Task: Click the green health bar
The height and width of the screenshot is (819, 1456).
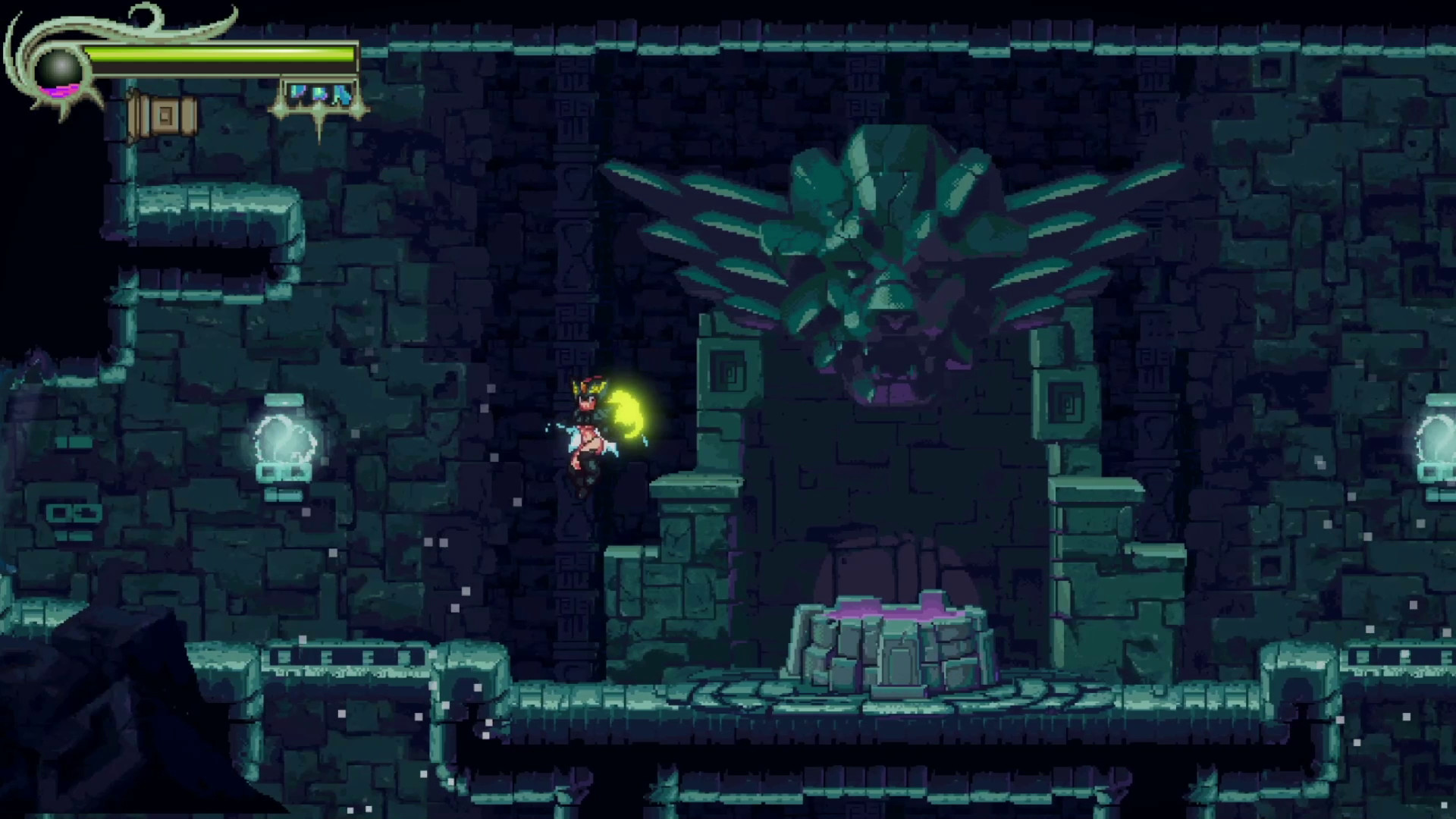Action: click(x=220, y=53)
